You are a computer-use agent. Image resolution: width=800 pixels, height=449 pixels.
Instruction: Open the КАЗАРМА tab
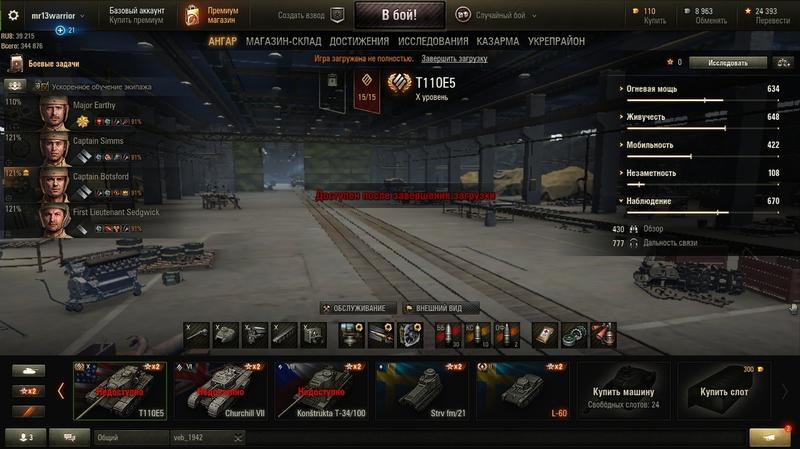tap(498, 41)
